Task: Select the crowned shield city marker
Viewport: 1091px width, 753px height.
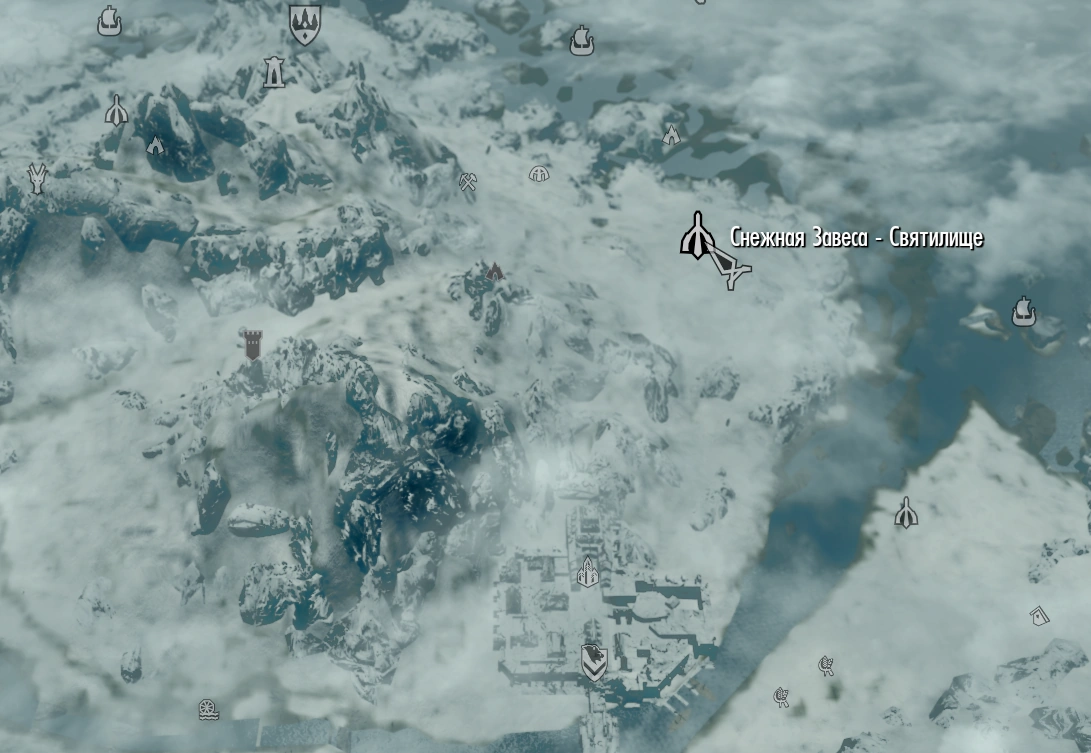Action: (x=304, y=23)
